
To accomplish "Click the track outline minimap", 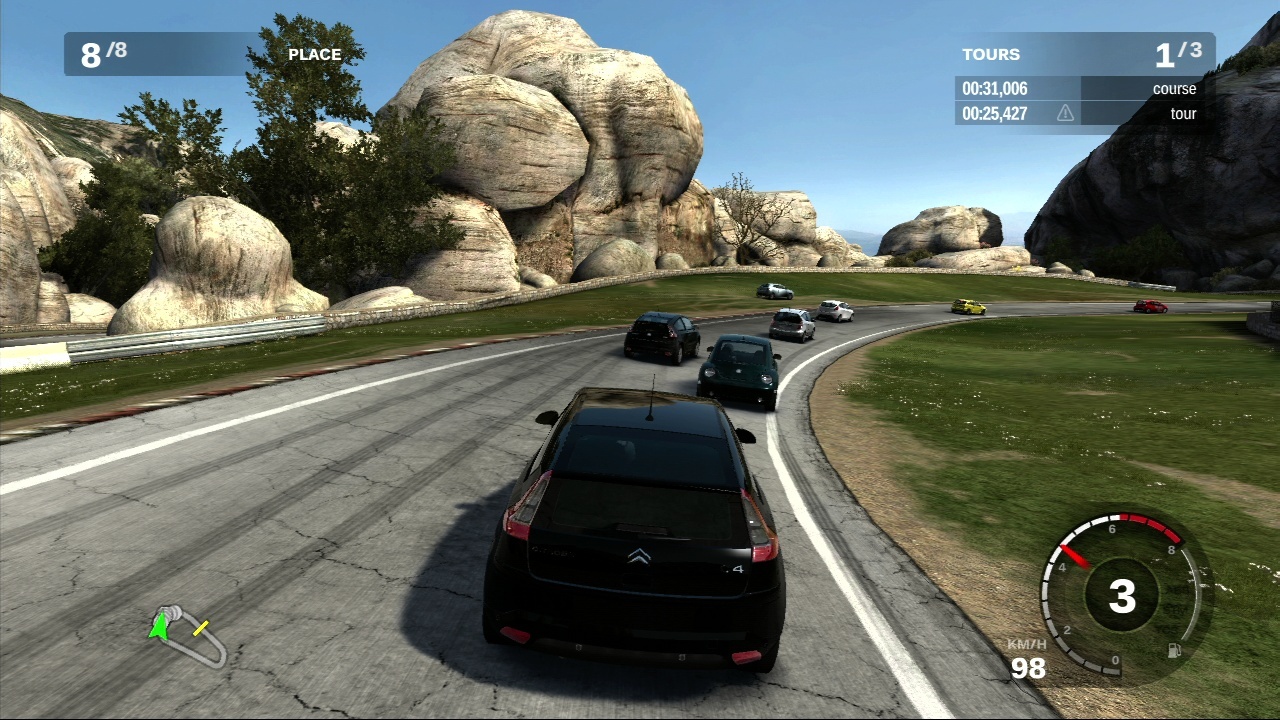I will pos(190,635).
